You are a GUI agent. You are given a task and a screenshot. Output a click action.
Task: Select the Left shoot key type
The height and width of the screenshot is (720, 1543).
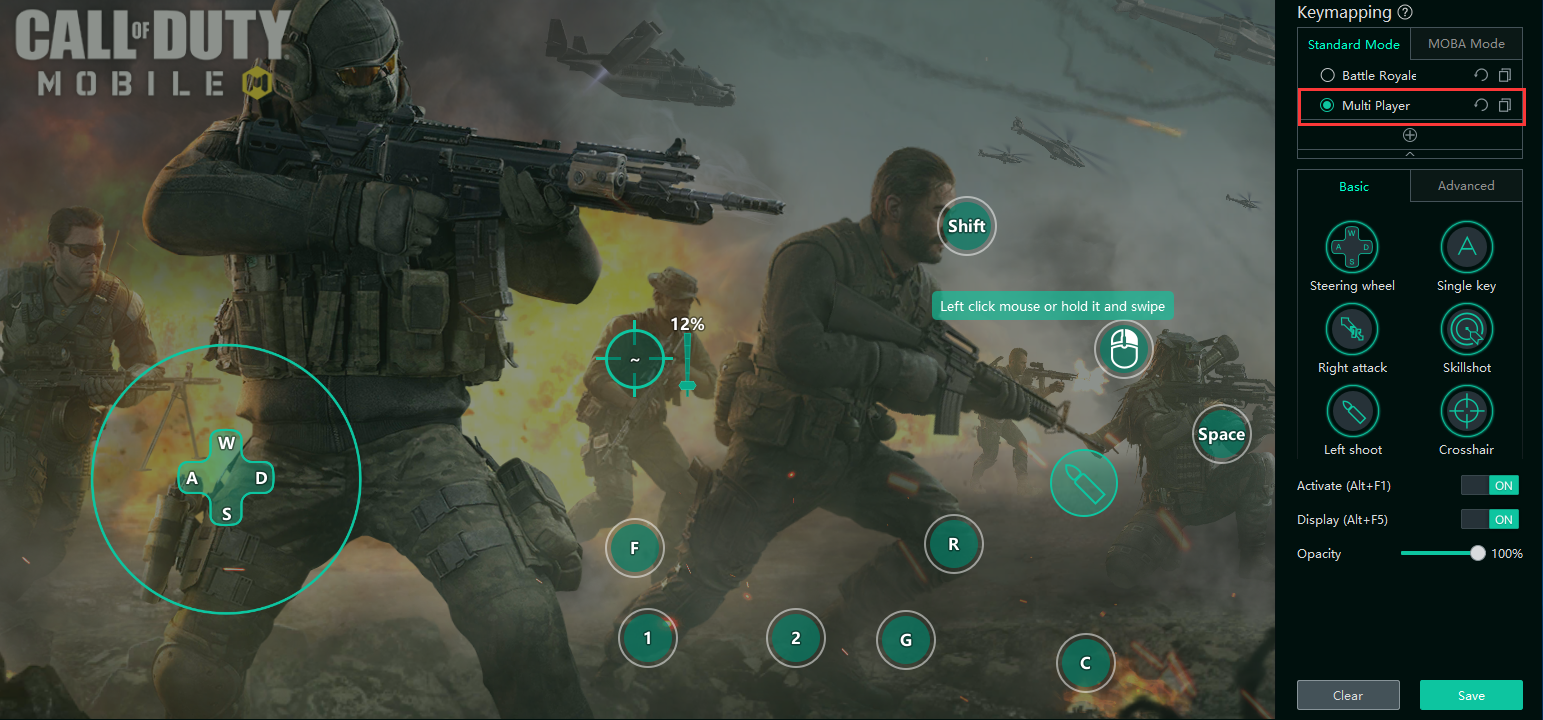click(x=1352, y=411)
